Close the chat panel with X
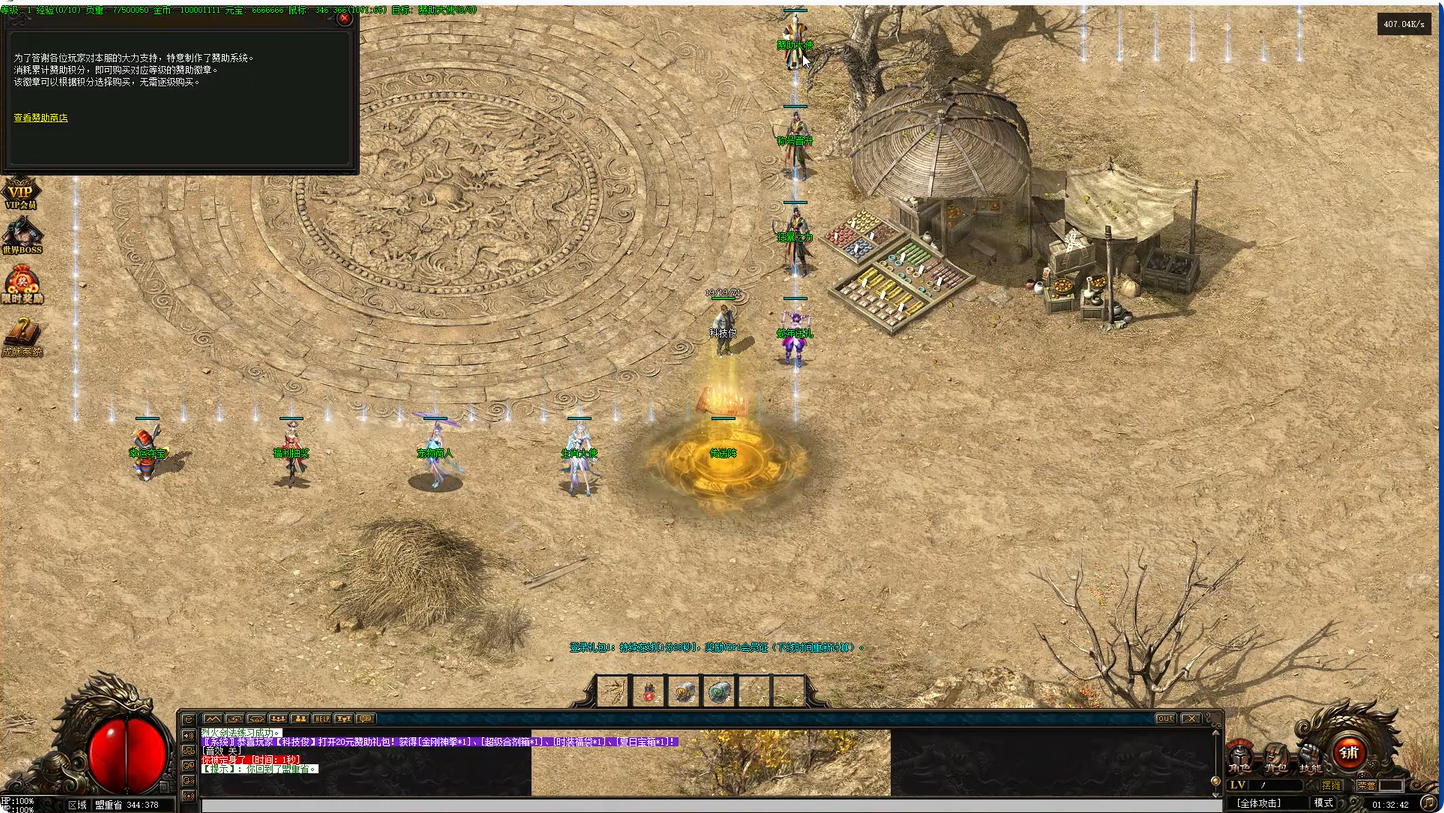Image resolution: width=1444 pixels, height=813 pixels. [1191, 718]
